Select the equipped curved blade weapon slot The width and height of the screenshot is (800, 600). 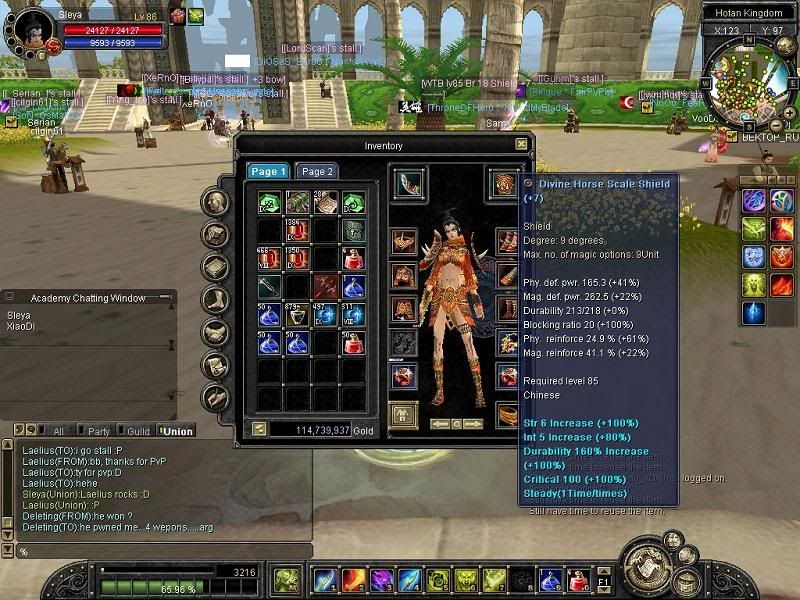coord(408,184)
